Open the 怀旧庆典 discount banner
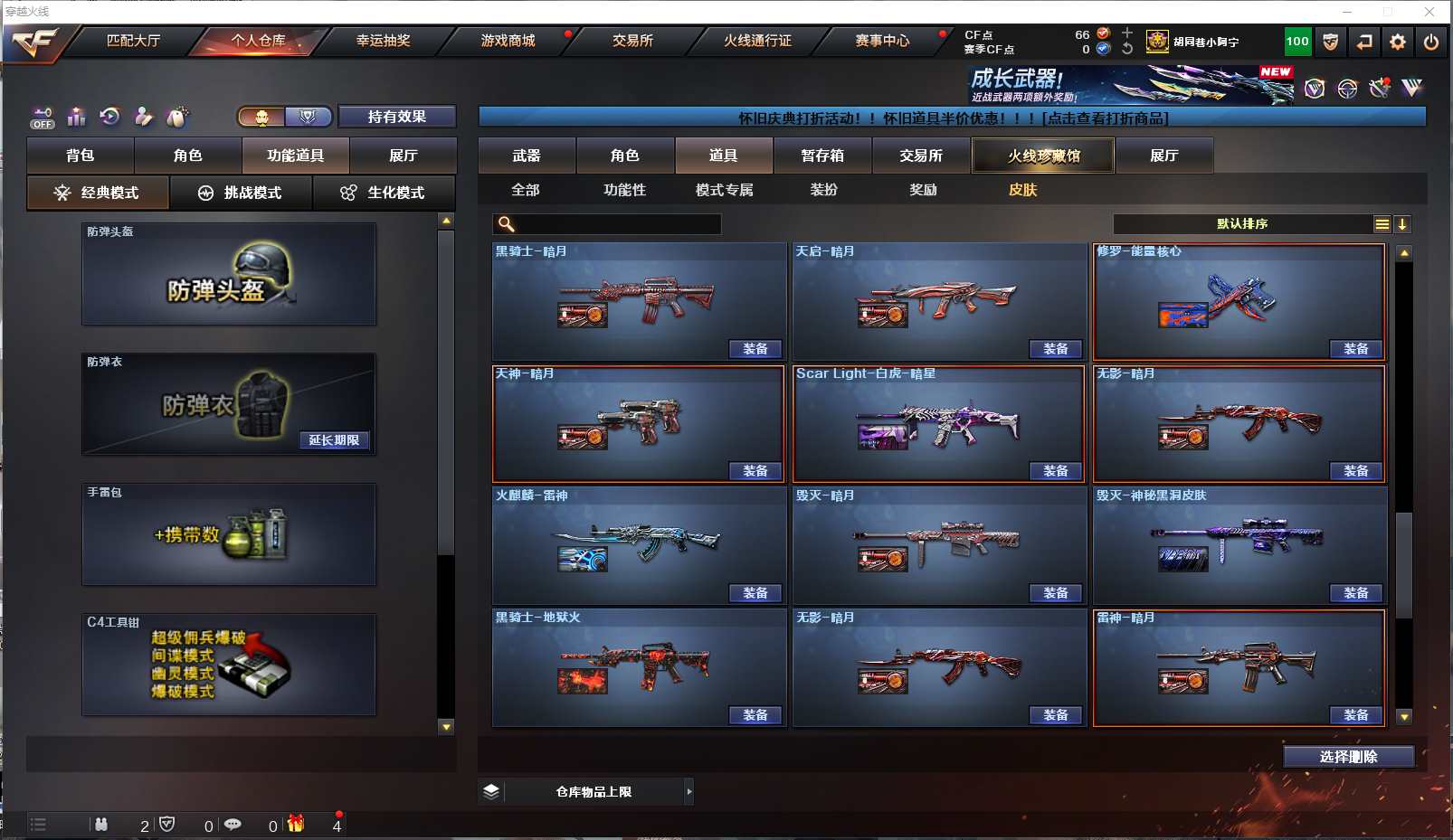Image resolution: width=1453 pixels, height=840 pixels. [x=952, y=118]
